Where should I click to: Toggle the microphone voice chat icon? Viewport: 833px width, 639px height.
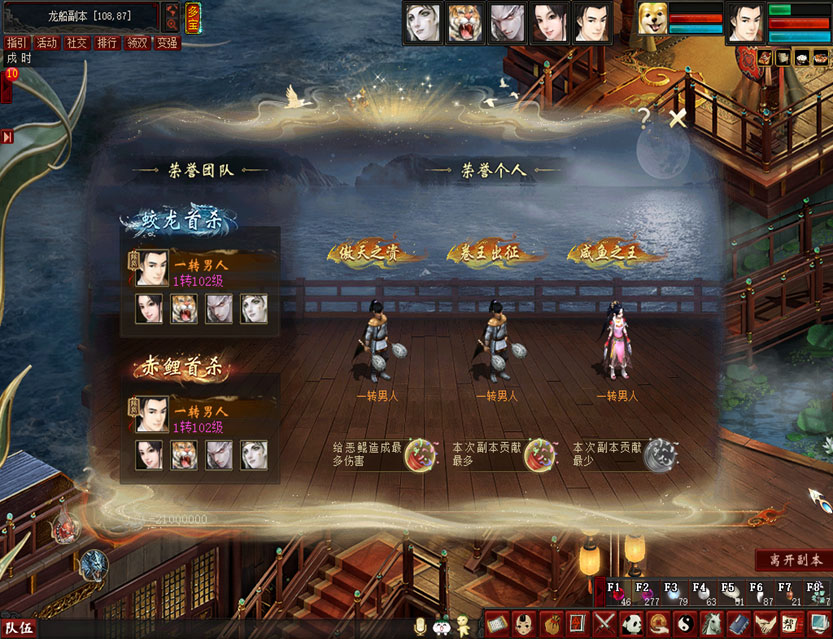(421, 625)
